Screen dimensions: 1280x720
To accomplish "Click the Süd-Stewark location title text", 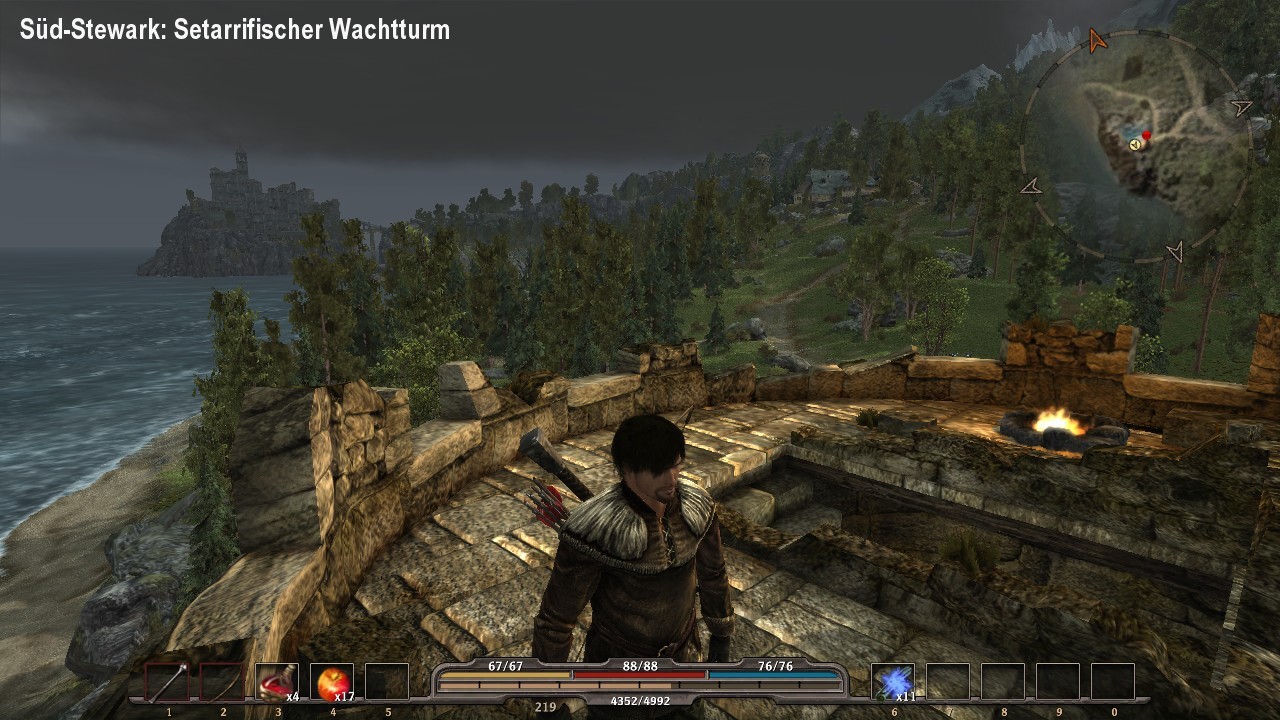I will [x=233, y=29].
